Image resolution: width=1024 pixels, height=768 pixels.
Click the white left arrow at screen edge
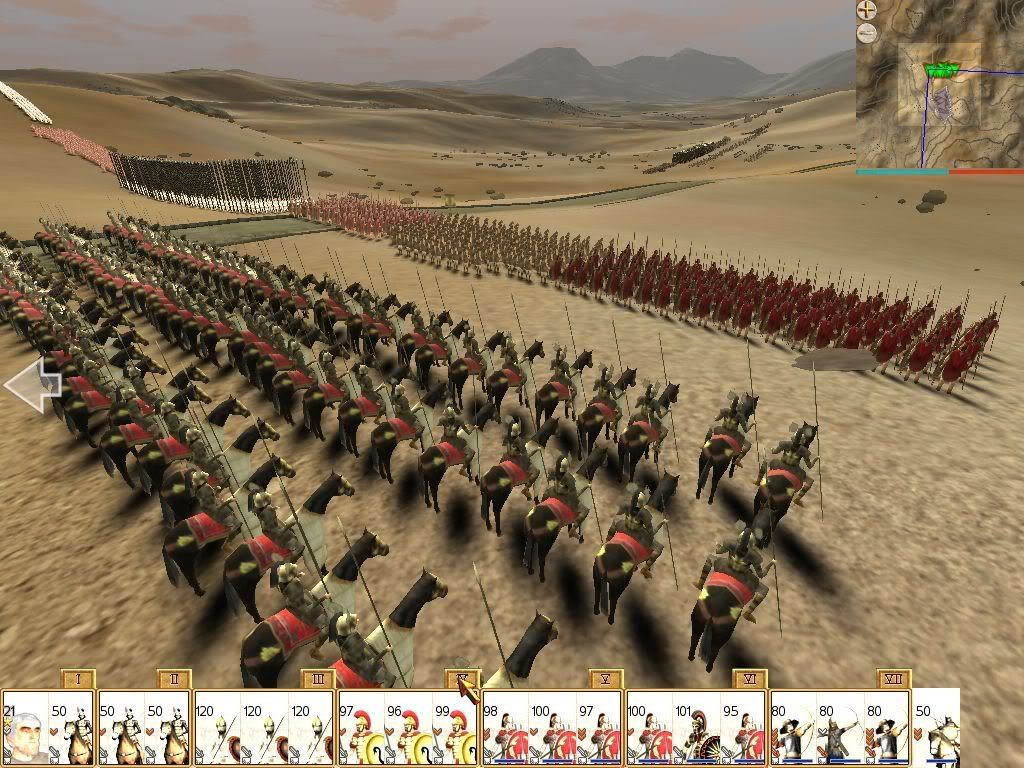32,385
